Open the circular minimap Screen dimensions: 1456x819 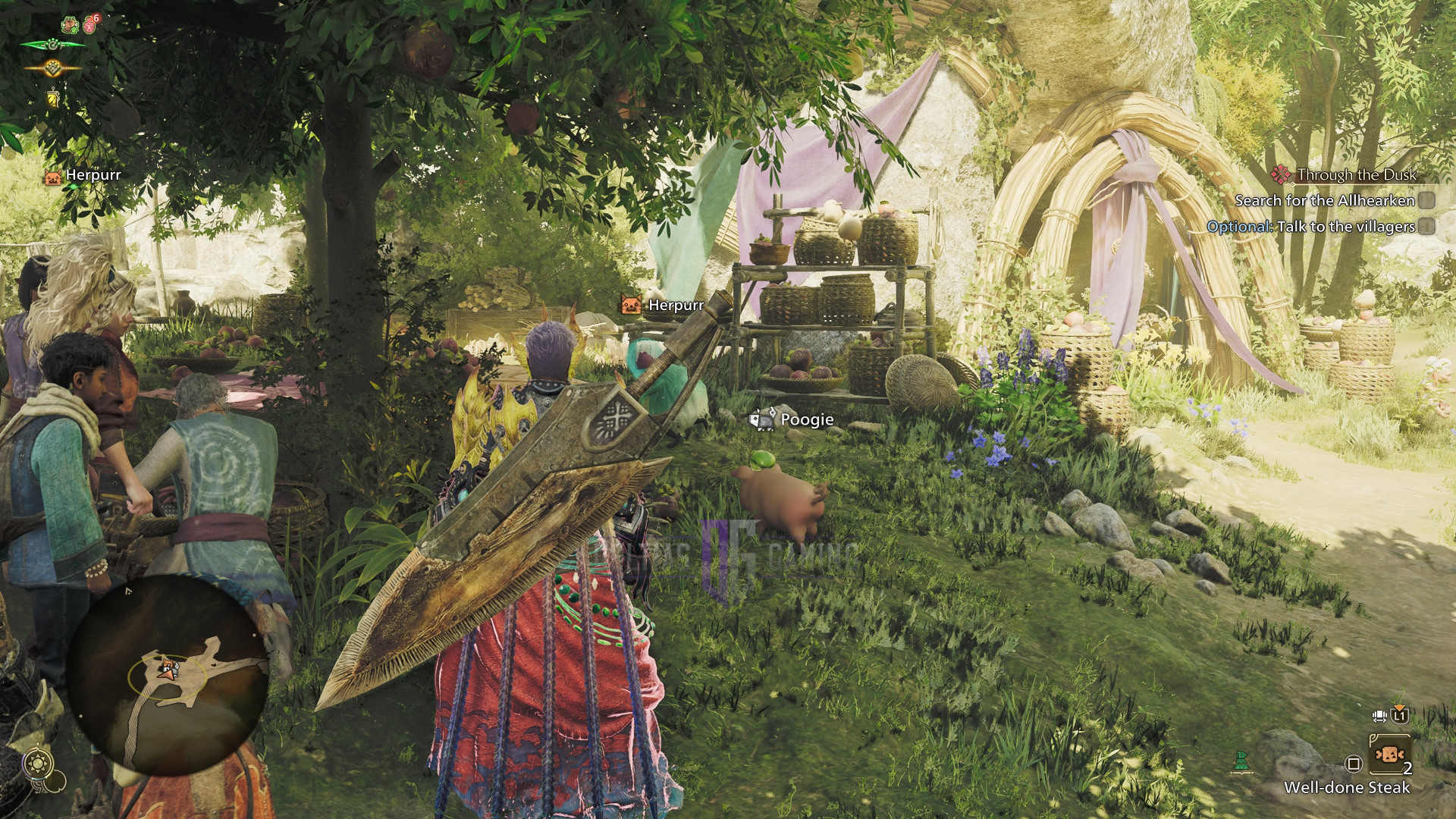168,675
